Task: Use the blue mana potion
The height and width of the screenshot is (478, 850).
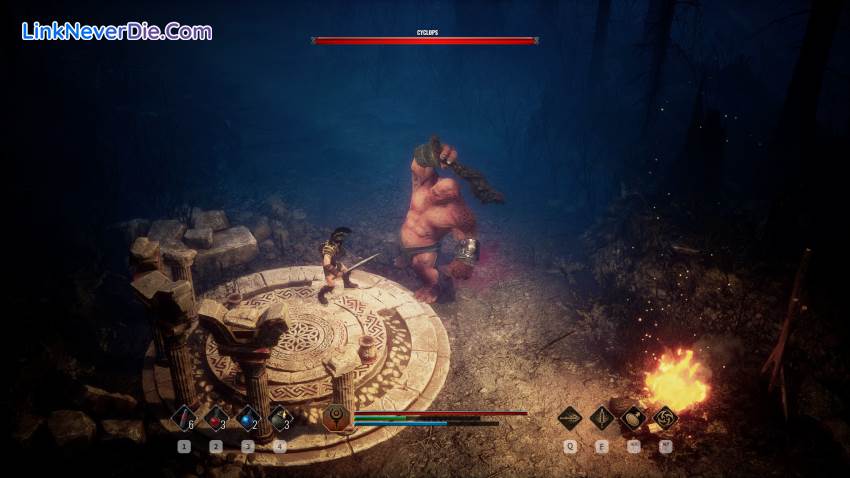Action: pyautogui.click(x=249, y=418)
